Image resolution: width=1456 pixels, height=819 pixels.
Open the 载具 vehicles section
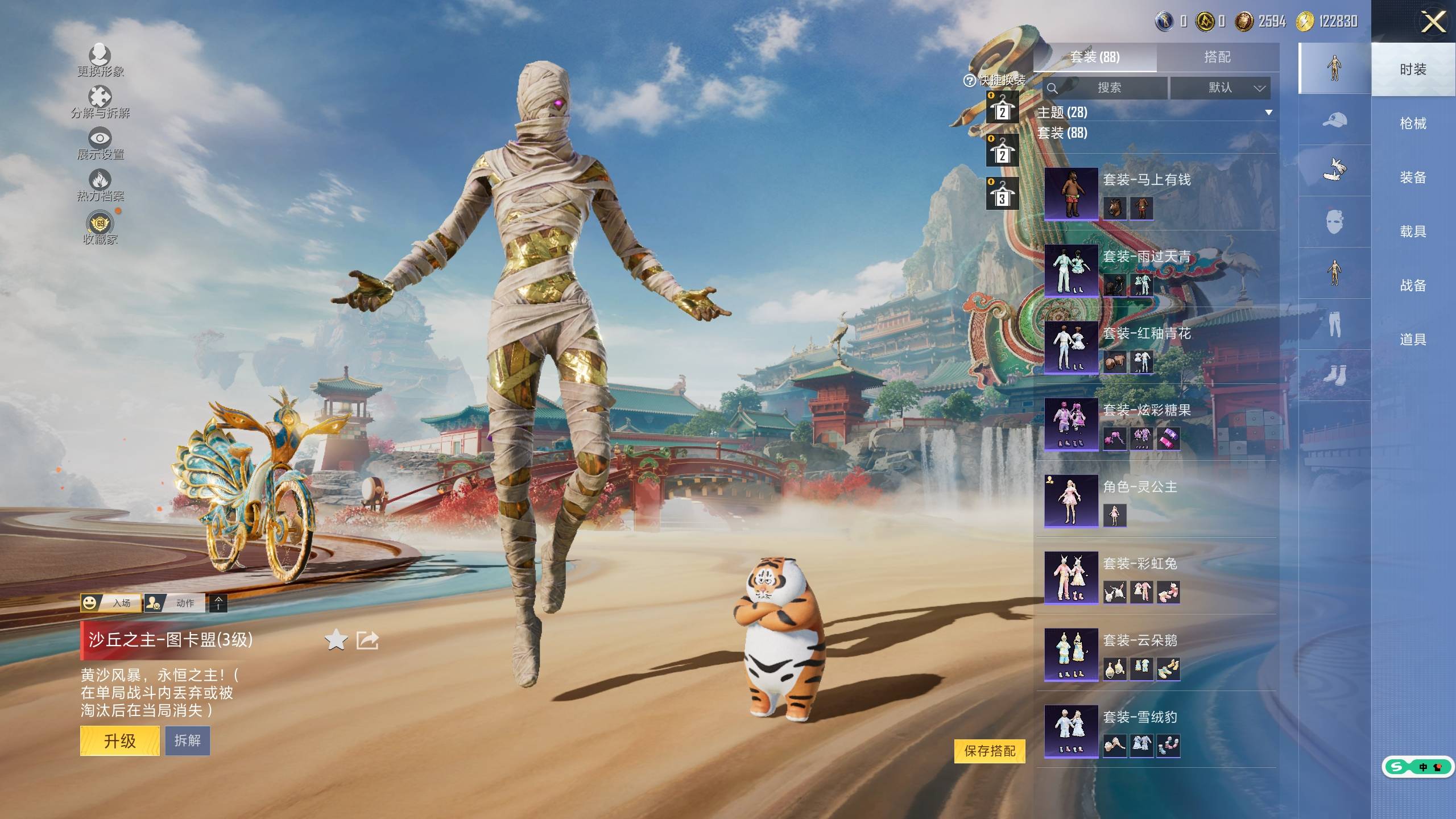tap(1413, 231)
